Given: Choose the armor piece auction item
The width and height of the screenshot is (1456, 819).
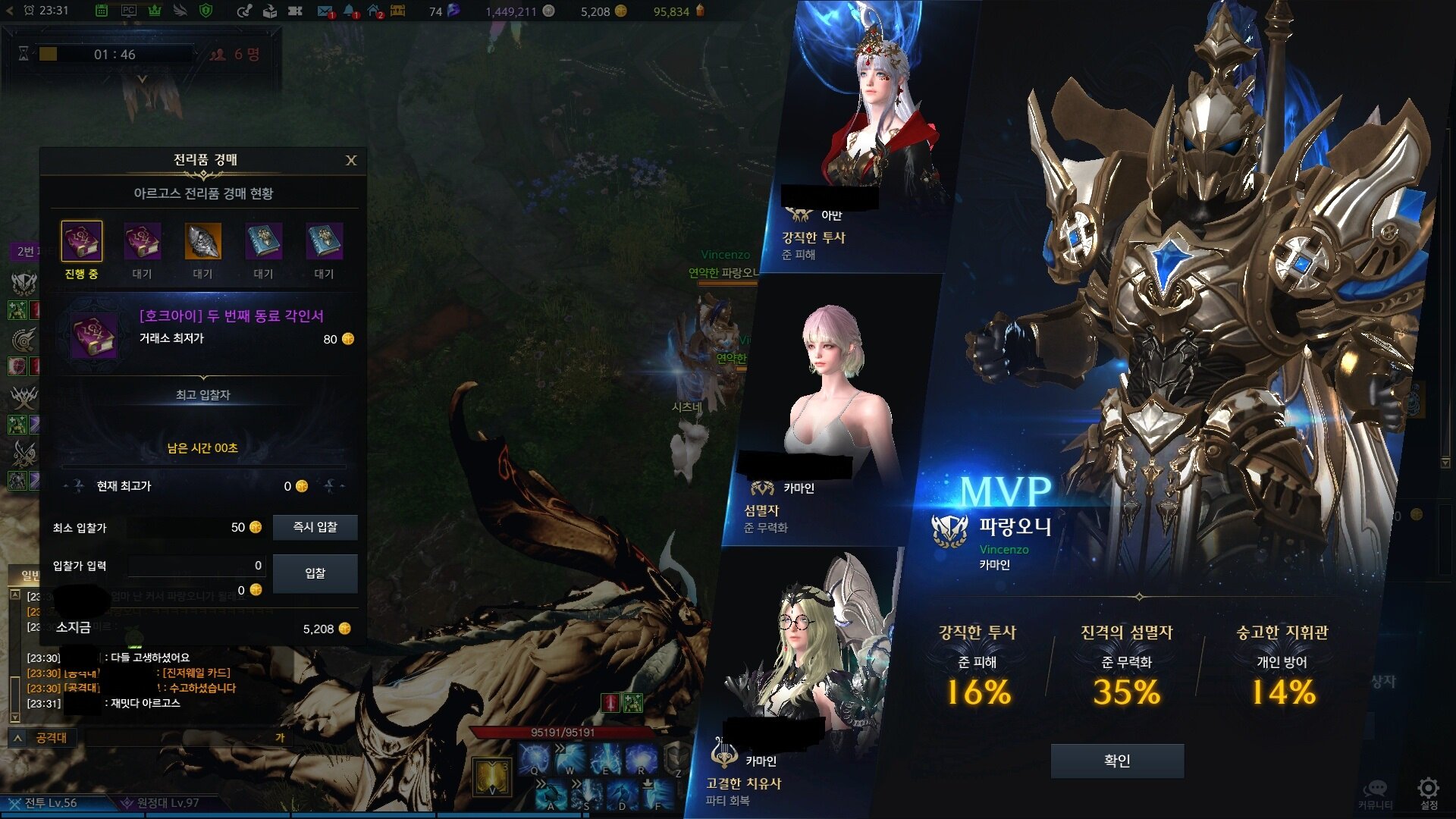Looking at the screenshot, I should 202,242.
